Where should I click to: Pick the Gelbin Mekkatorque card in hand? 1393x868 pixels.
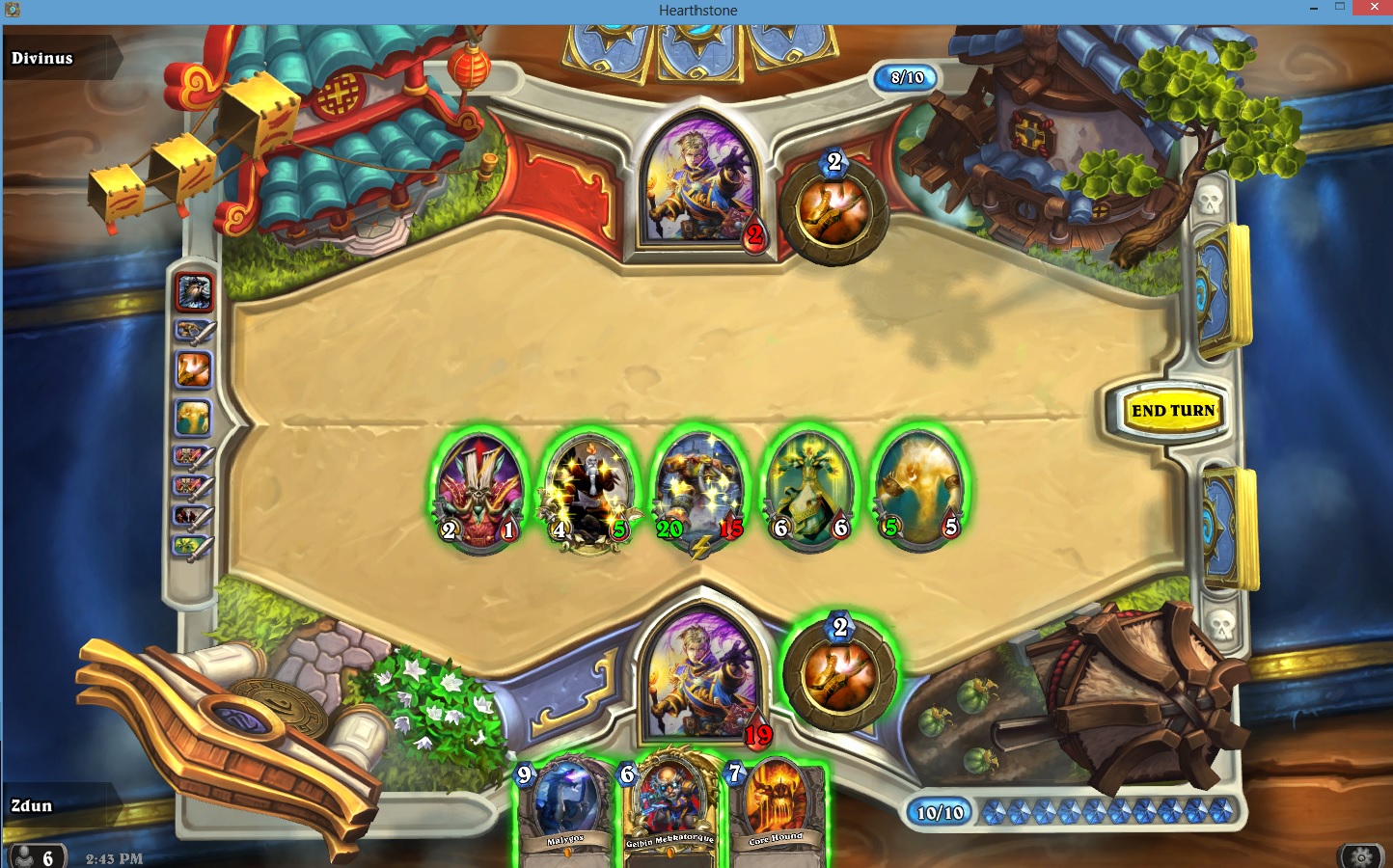(x=669, y=812)
